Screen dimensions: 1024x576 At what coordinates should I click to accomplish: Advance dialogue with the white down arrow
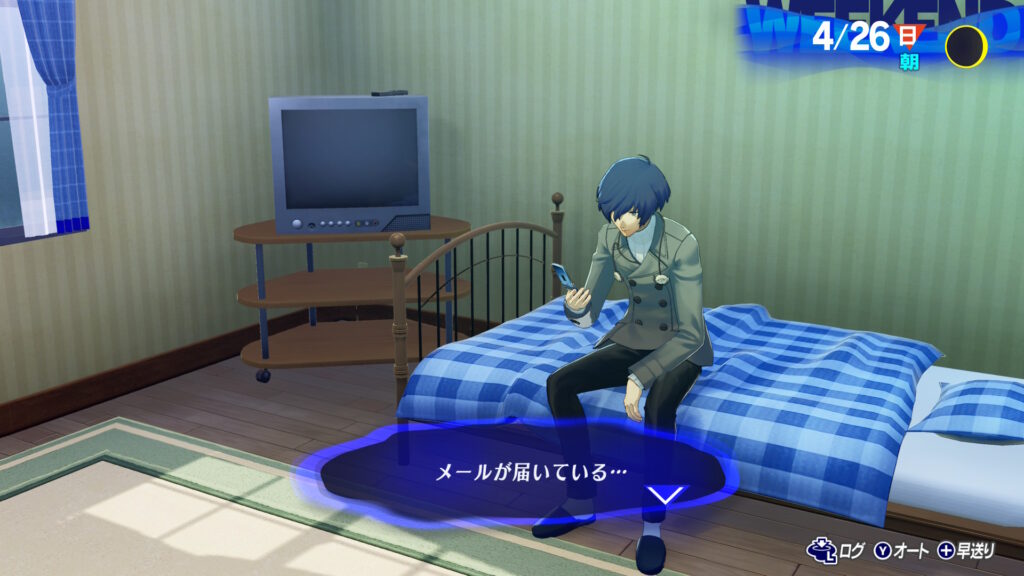(x=665, y=495)
